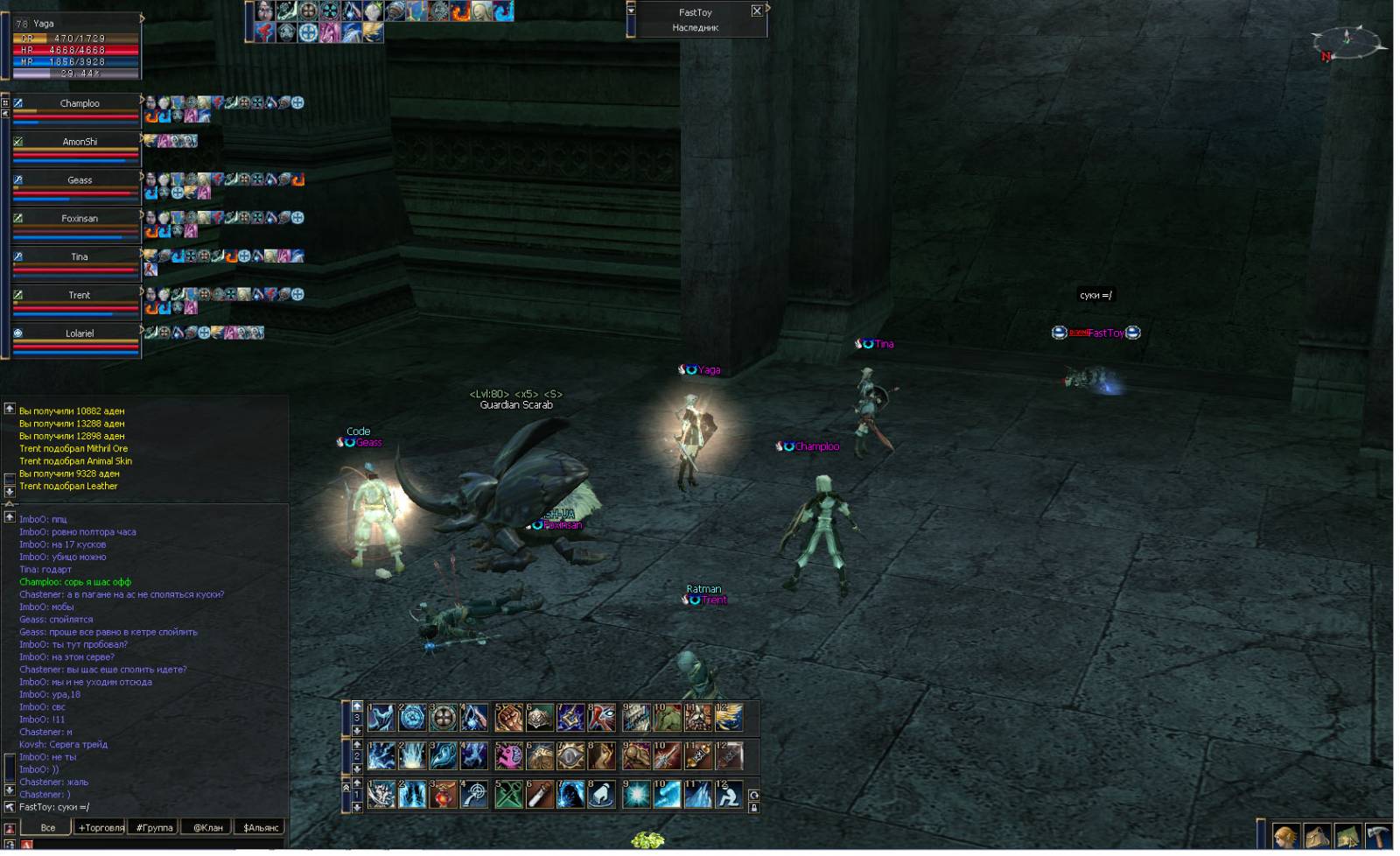The height and width of the screenshot is (856, 1400).
Task: Click the compass in the corner
Action: [1347, 40]
